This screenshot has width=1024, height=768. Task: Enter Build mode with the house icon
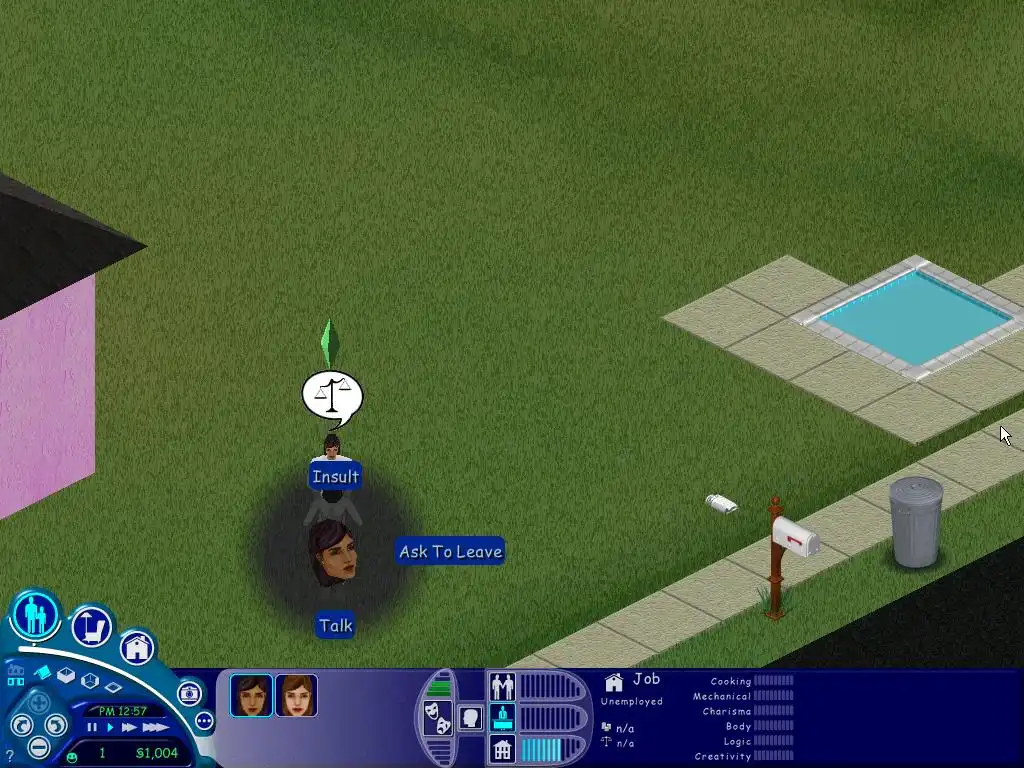138,647
